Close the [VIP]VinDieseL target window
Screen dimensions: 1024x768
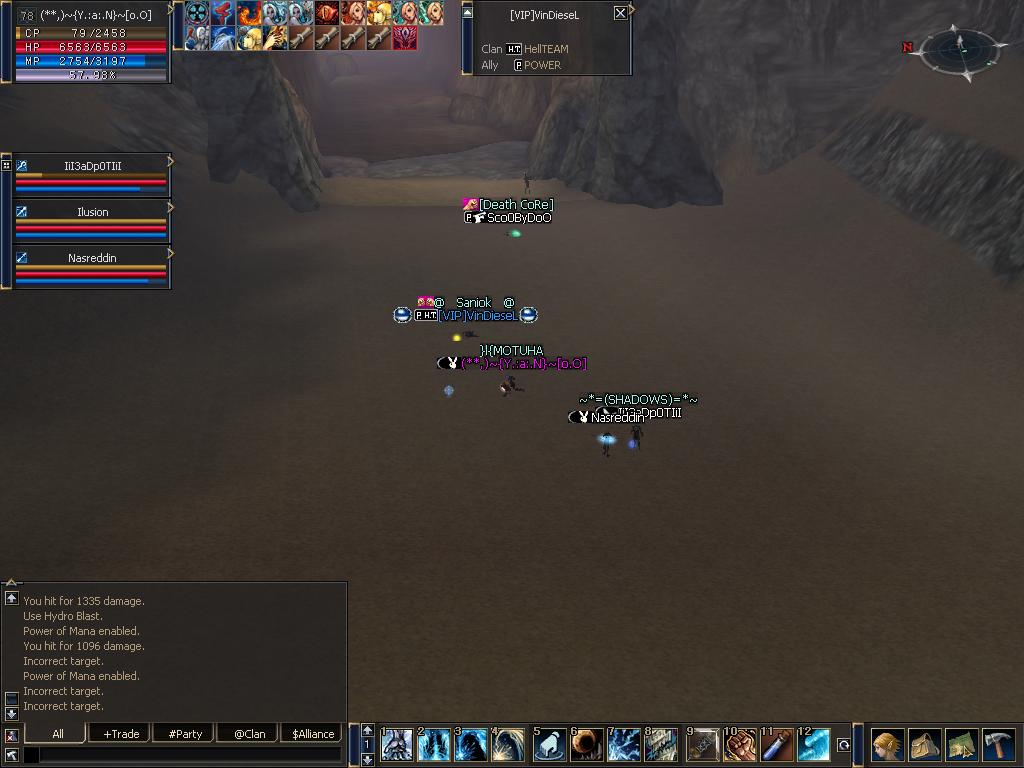620,13
